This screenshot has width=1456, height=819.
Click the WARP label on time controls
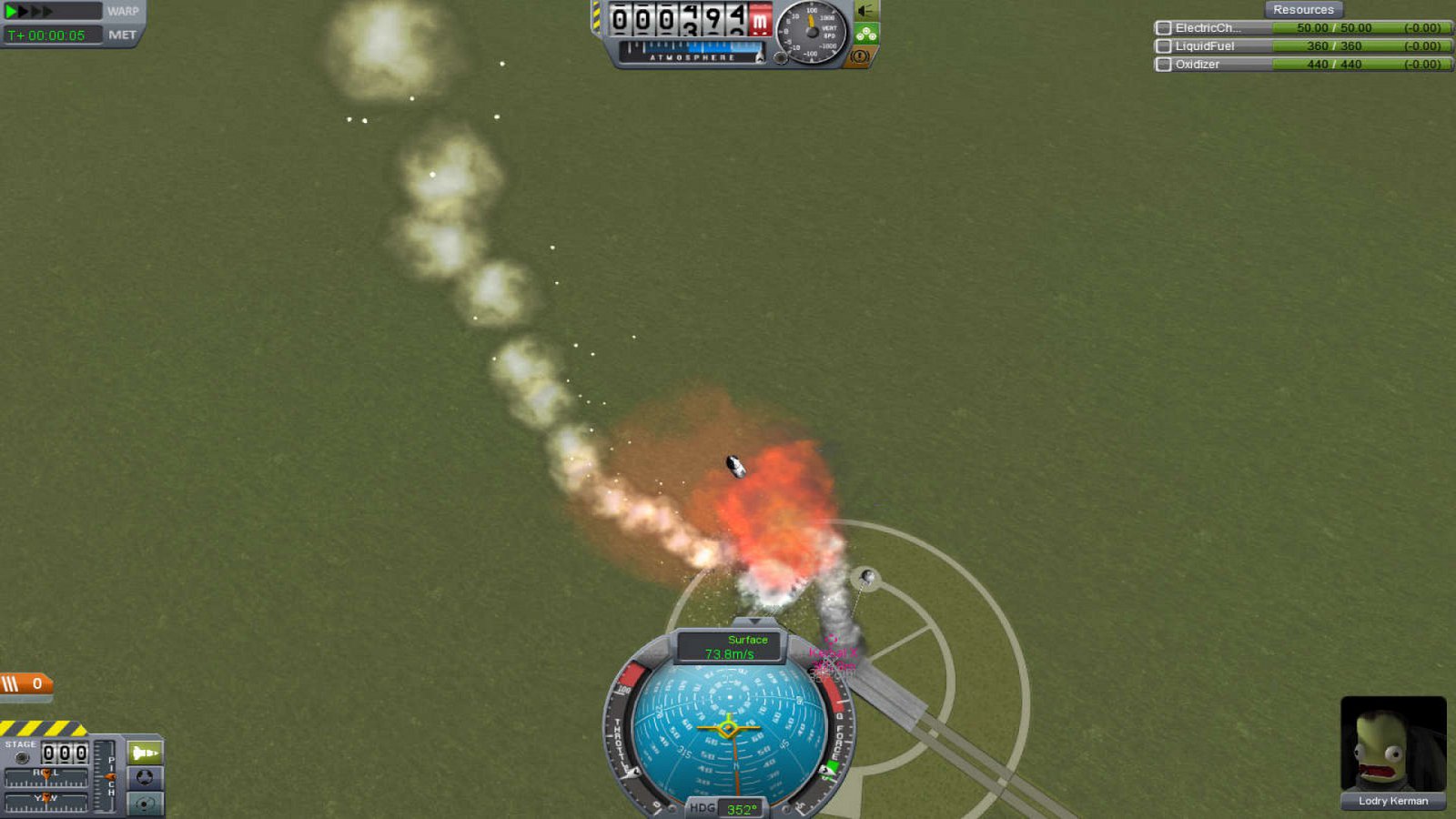tap(123, 11)
